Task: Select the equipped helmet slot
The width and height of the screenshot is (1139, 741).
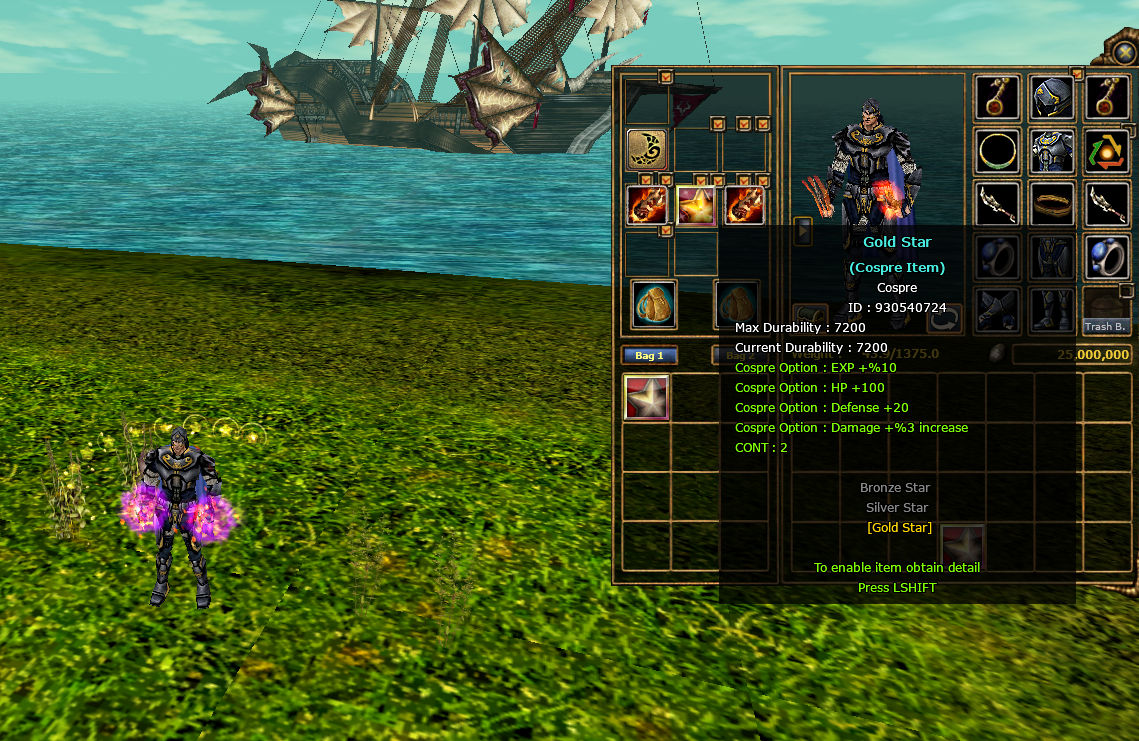Action: [1052, 97]
